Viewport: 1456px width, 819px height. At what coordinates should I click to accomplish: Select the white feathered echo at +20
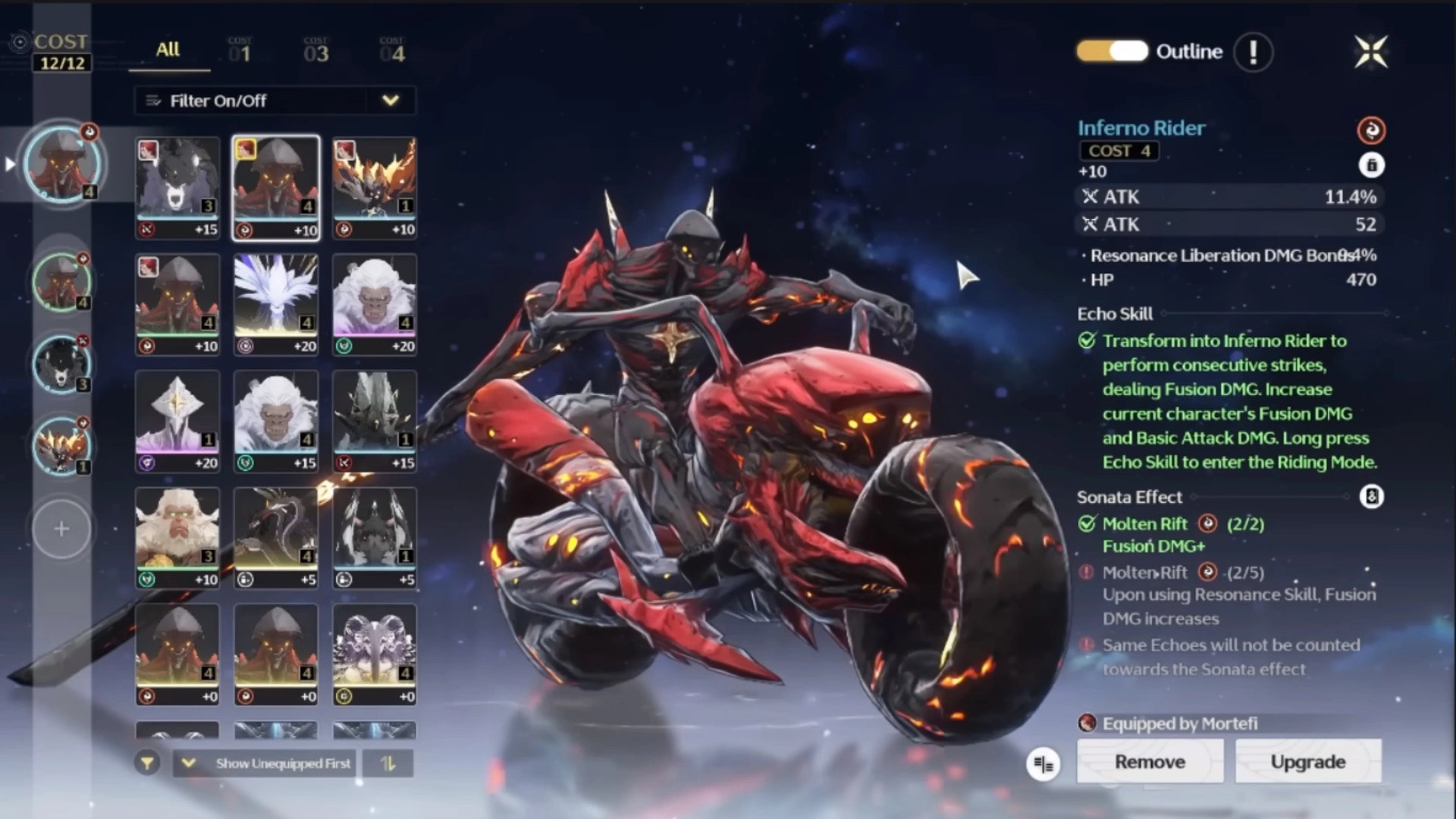click(x=275, y=305)
